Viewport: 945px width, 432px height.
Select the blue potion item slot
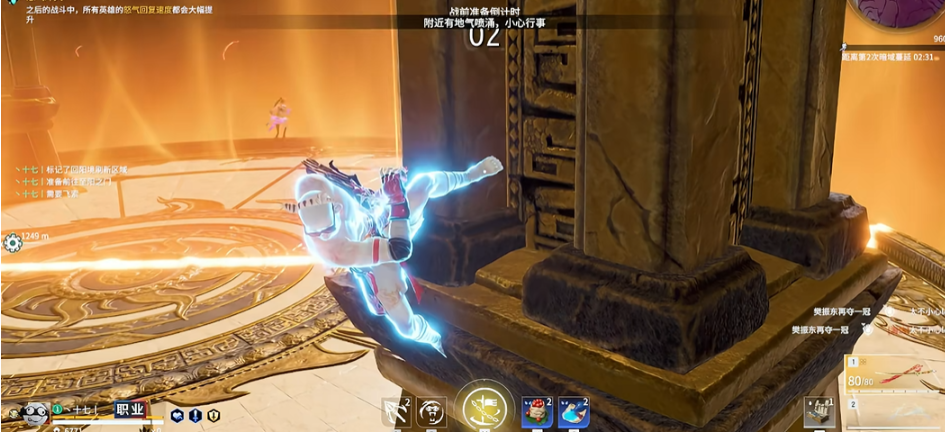573,410
